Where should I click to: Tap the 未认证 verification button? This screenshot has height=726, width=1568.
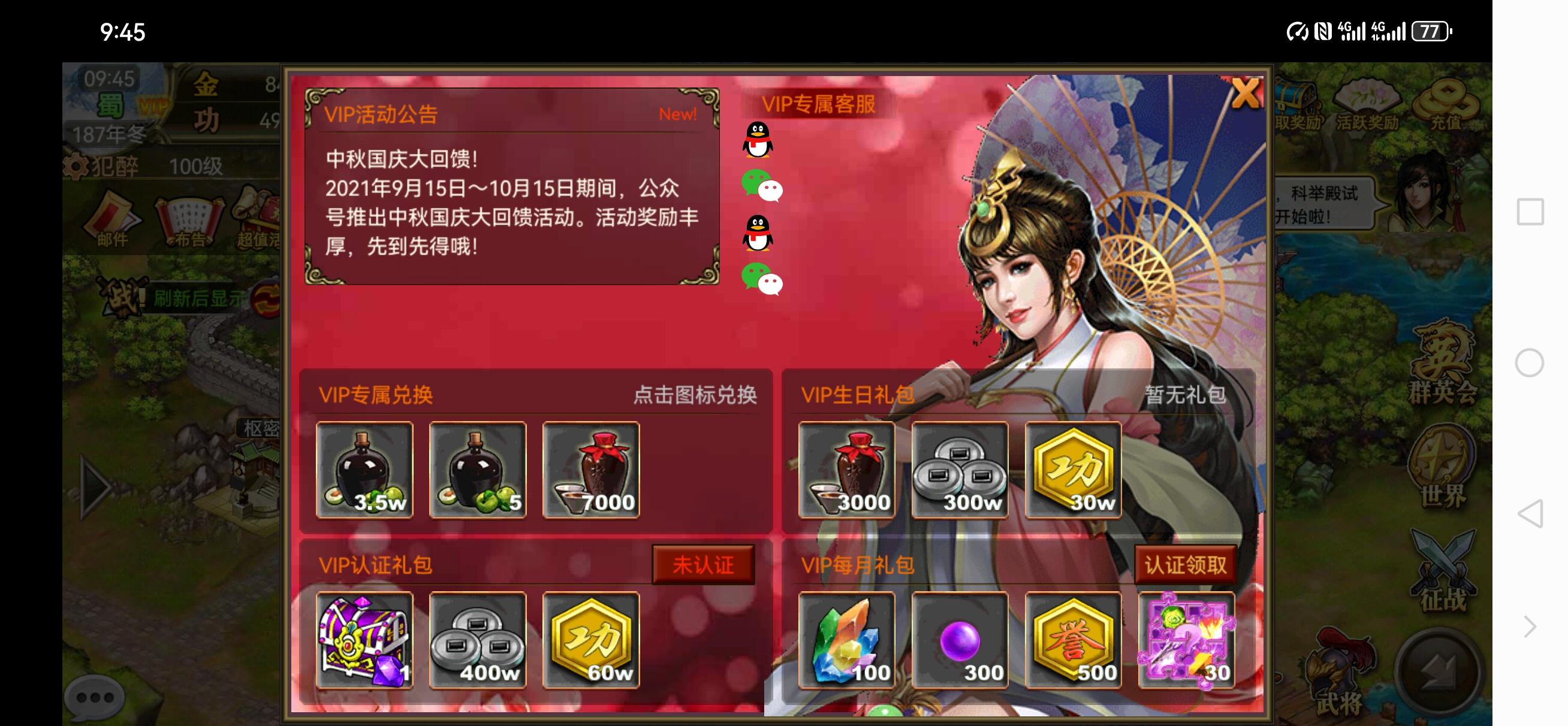pos(704,565)
